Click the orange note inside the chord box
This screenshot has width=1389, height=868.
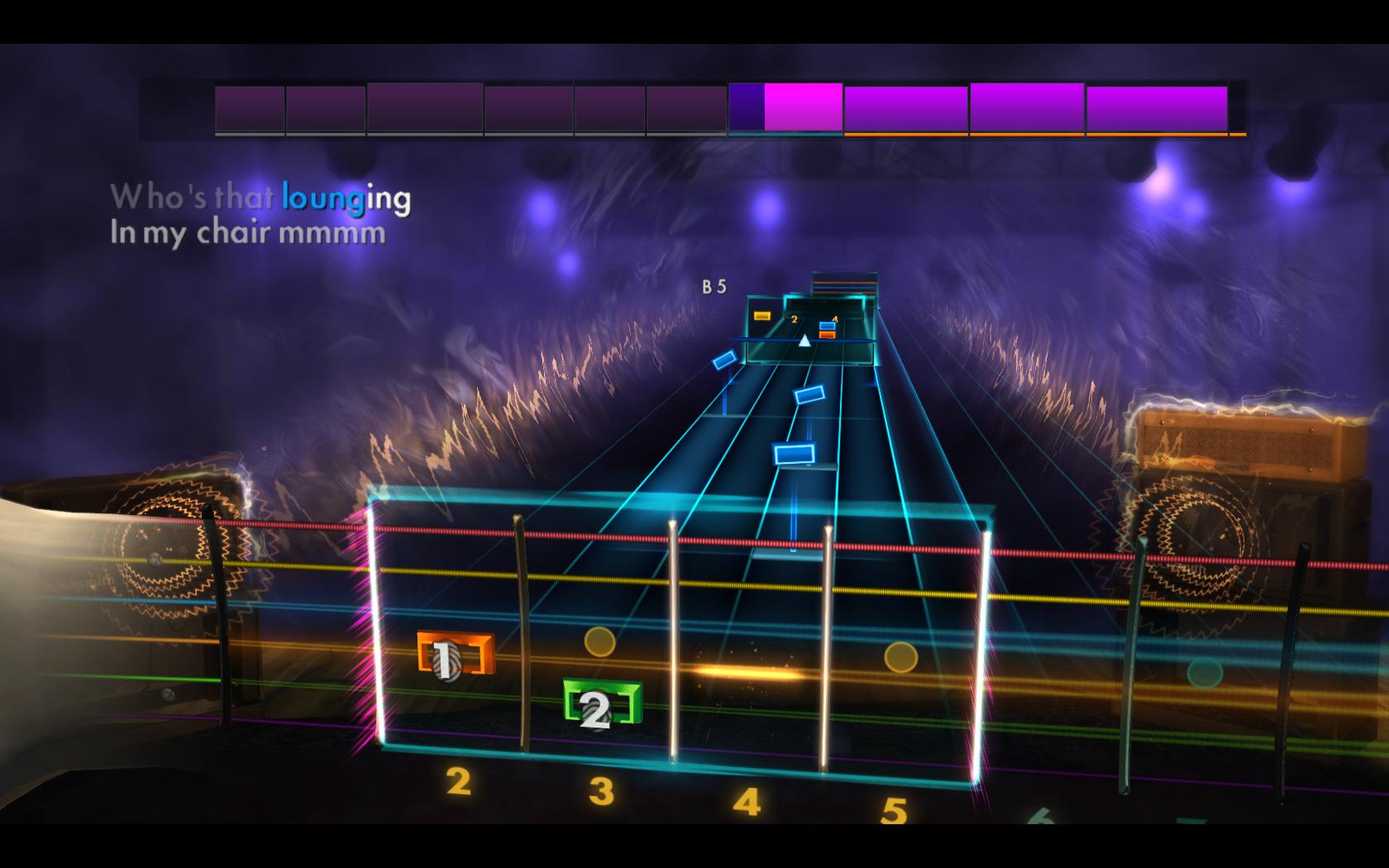pos(826,336)
